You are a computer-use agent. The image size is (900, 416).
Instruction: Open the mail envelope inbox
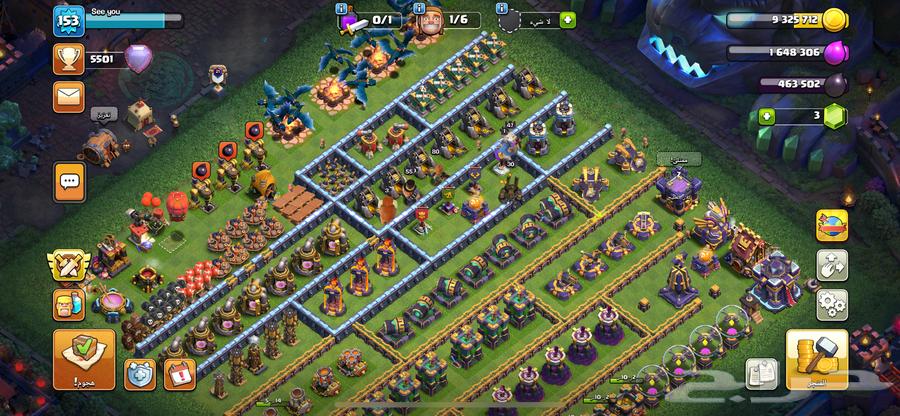coord(68,97)
